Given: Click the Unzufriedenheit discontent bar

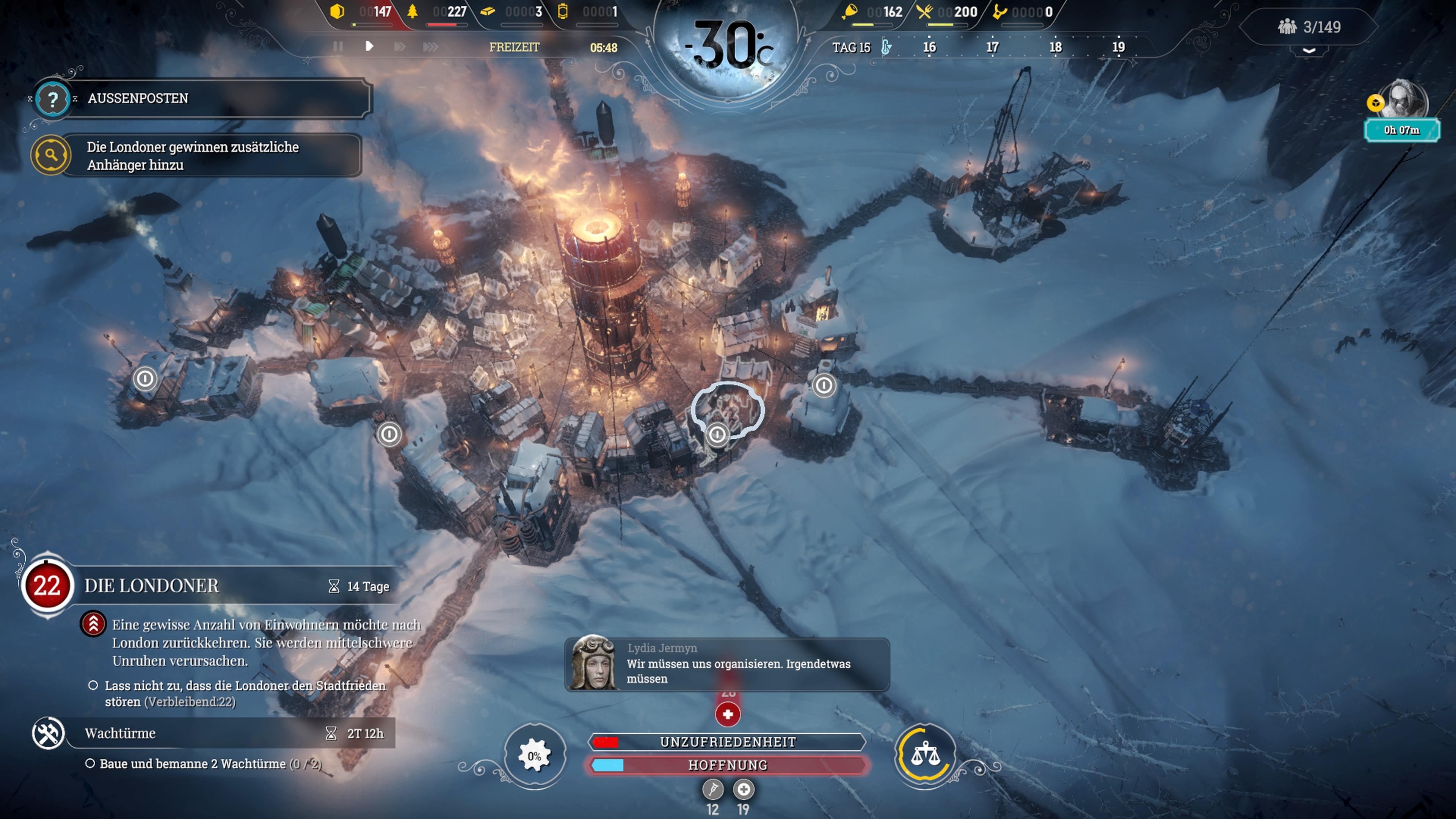Looking at the screenshot, I should [728, 742].
